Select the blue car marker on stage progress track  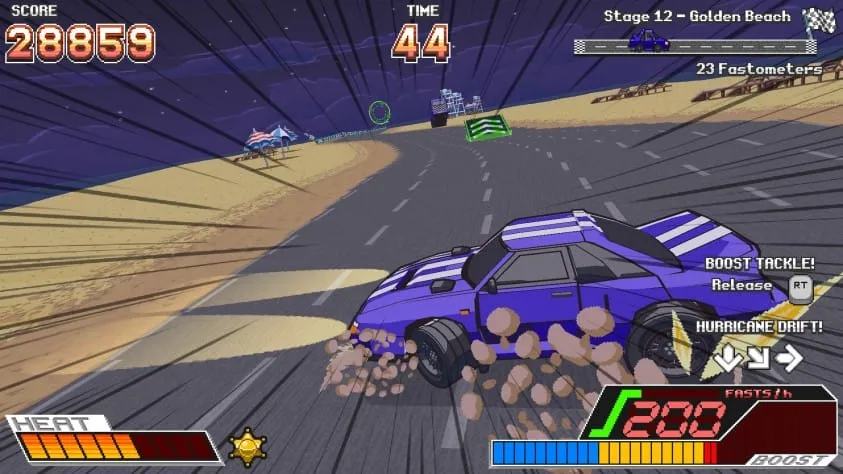coord(648,40)
